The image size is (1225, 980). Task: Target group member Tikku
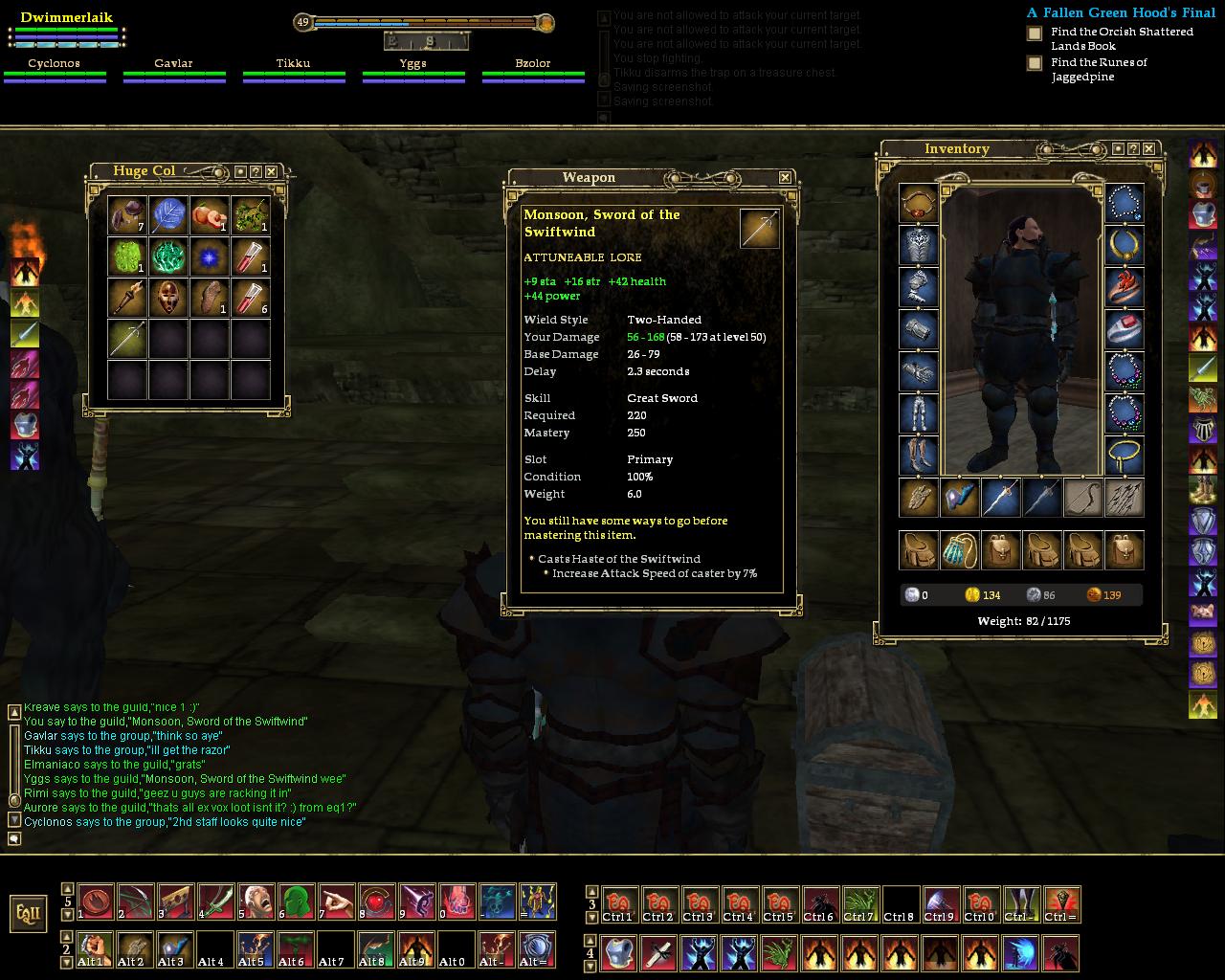(293, 64)
